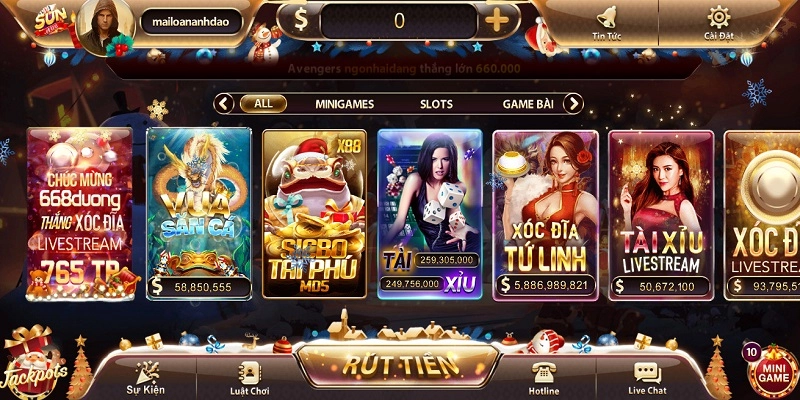This screenshot has width=800, height=400.
Task: Select the ALL category tab
Action: [263, 103]
